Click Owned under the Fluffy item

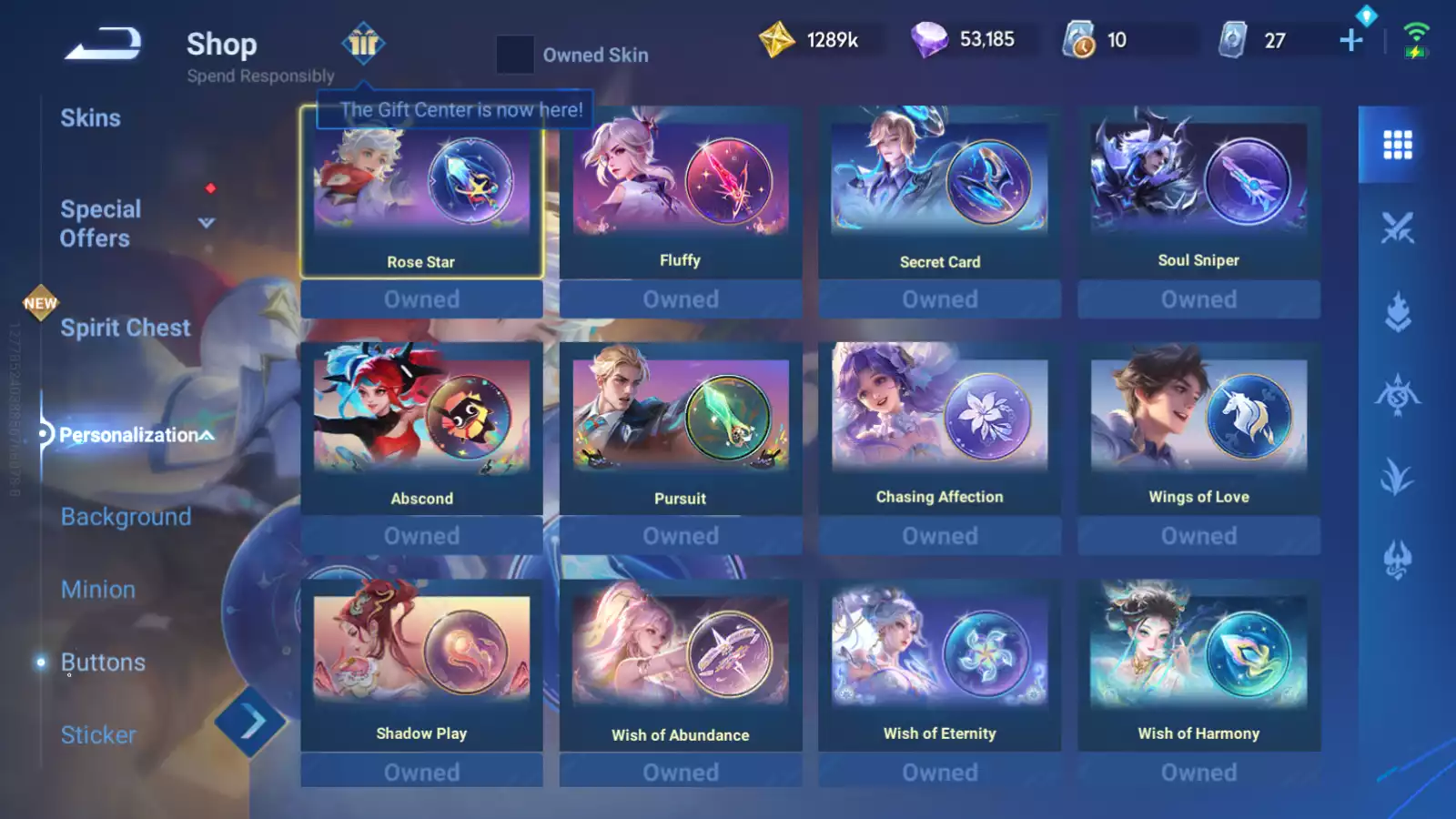(x=680, y=298)
